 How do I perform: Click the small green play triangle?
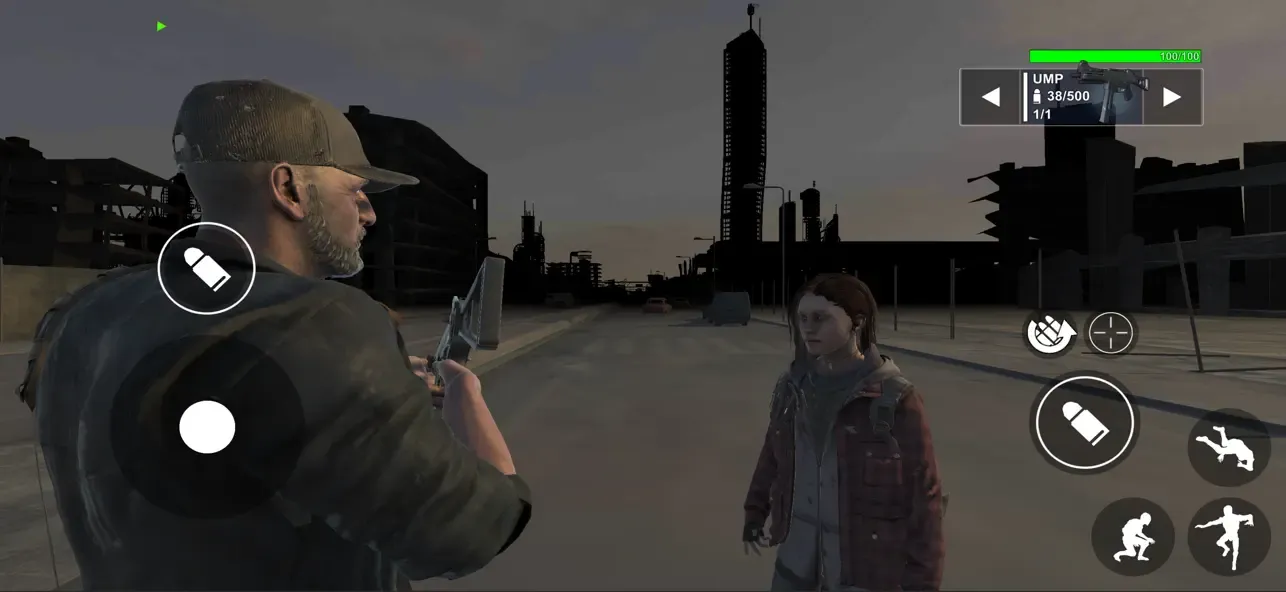coord(162,26)
